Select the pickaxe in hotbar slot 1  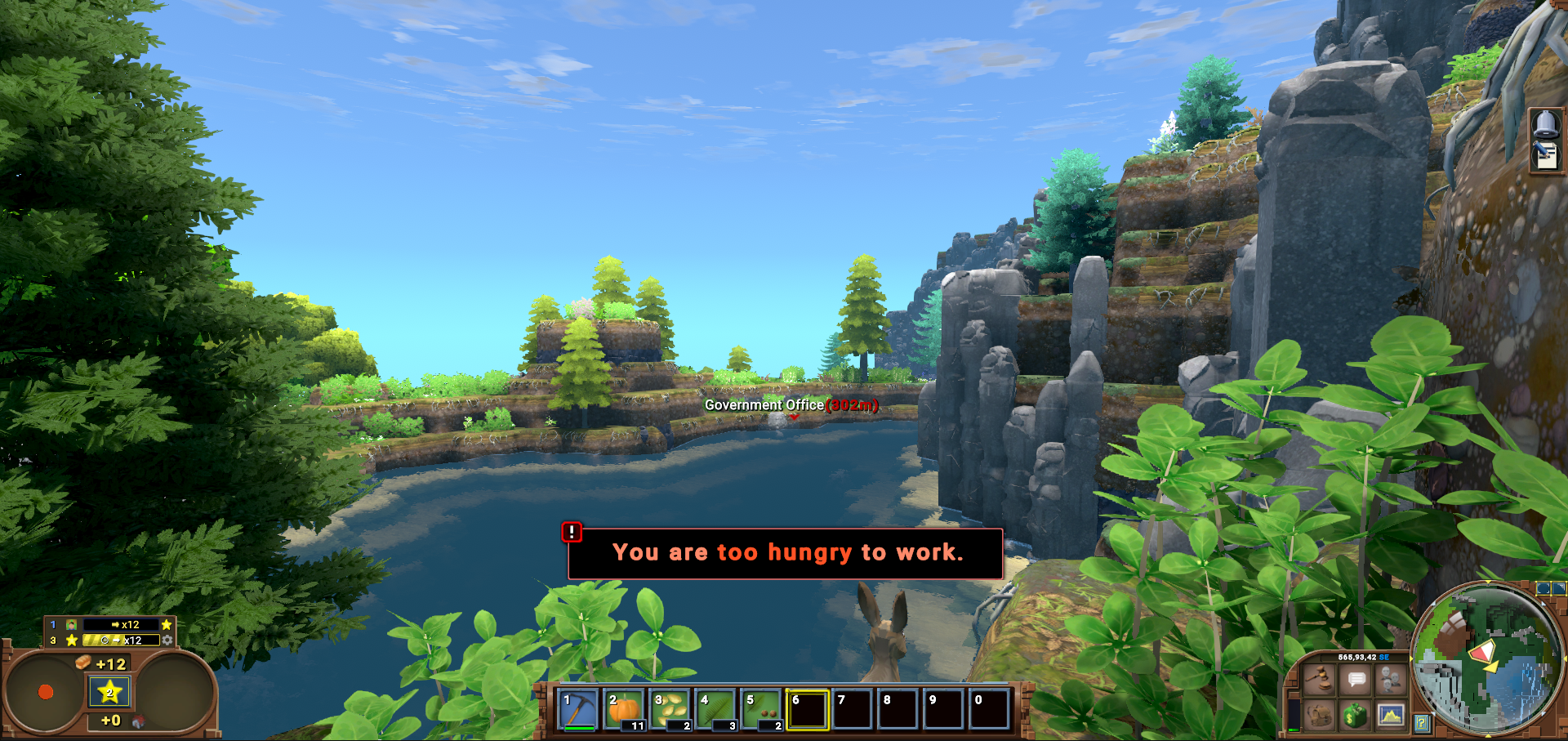point(579,708)
